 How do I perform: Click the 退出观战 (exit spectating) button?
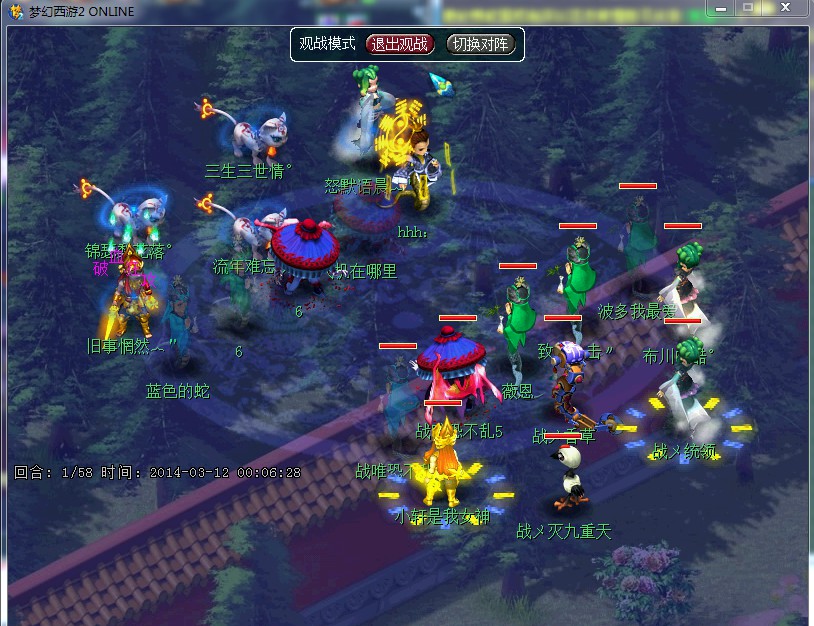point(400,44)
